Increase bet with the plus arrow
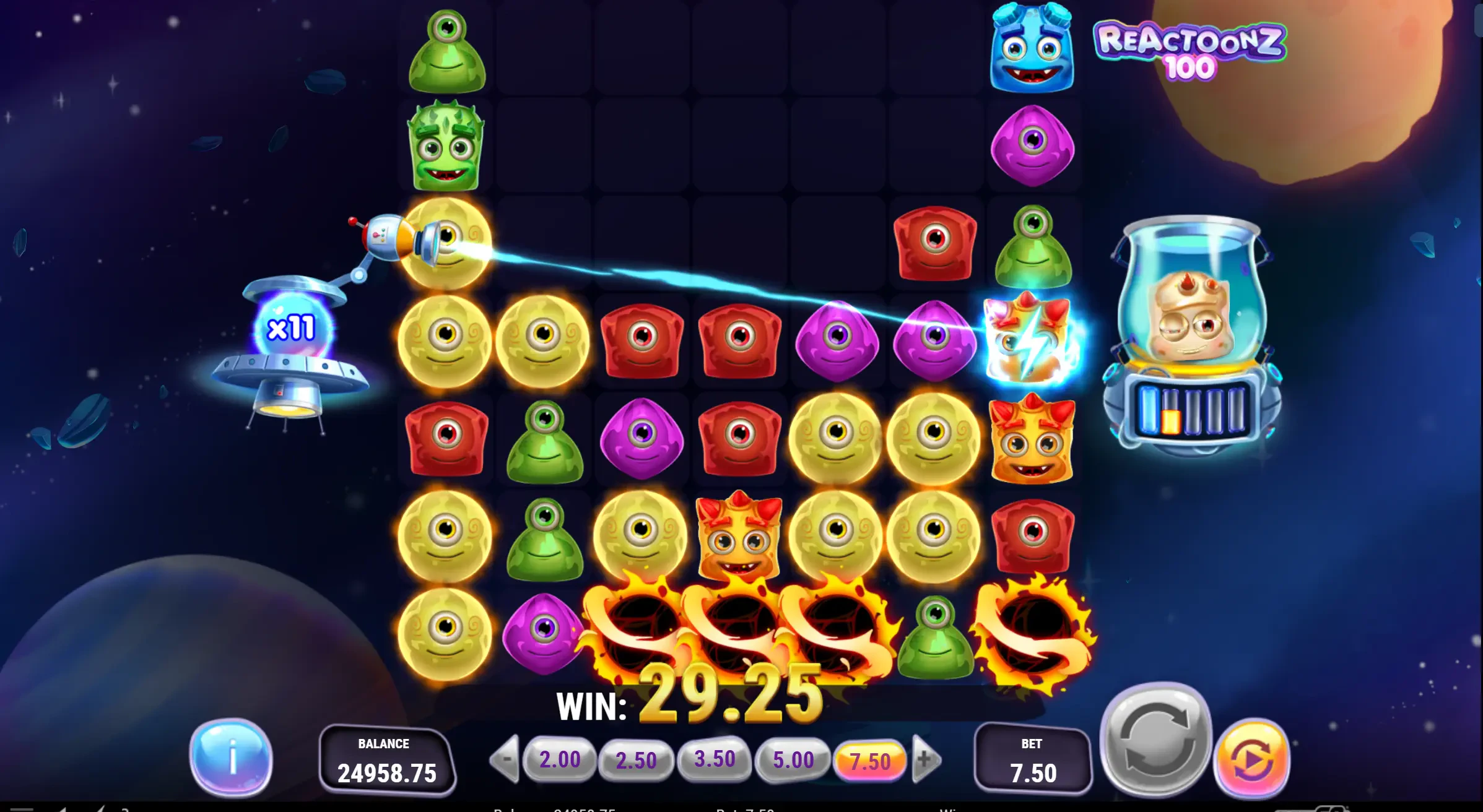Viewport: 1483px width, 812px height. 925,758
